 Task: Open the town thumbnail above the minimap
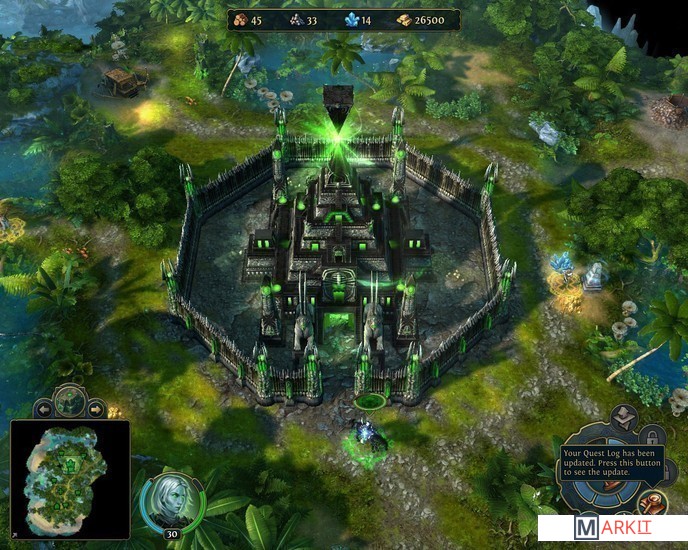pos(70,400)
